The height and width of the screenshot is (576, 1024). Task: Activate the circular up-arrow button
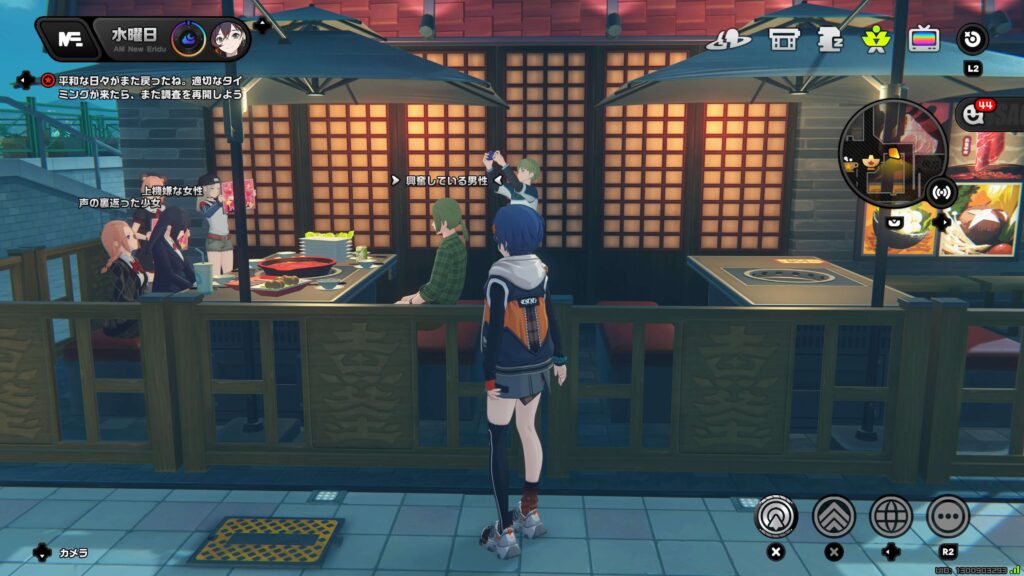pos(775,517)
